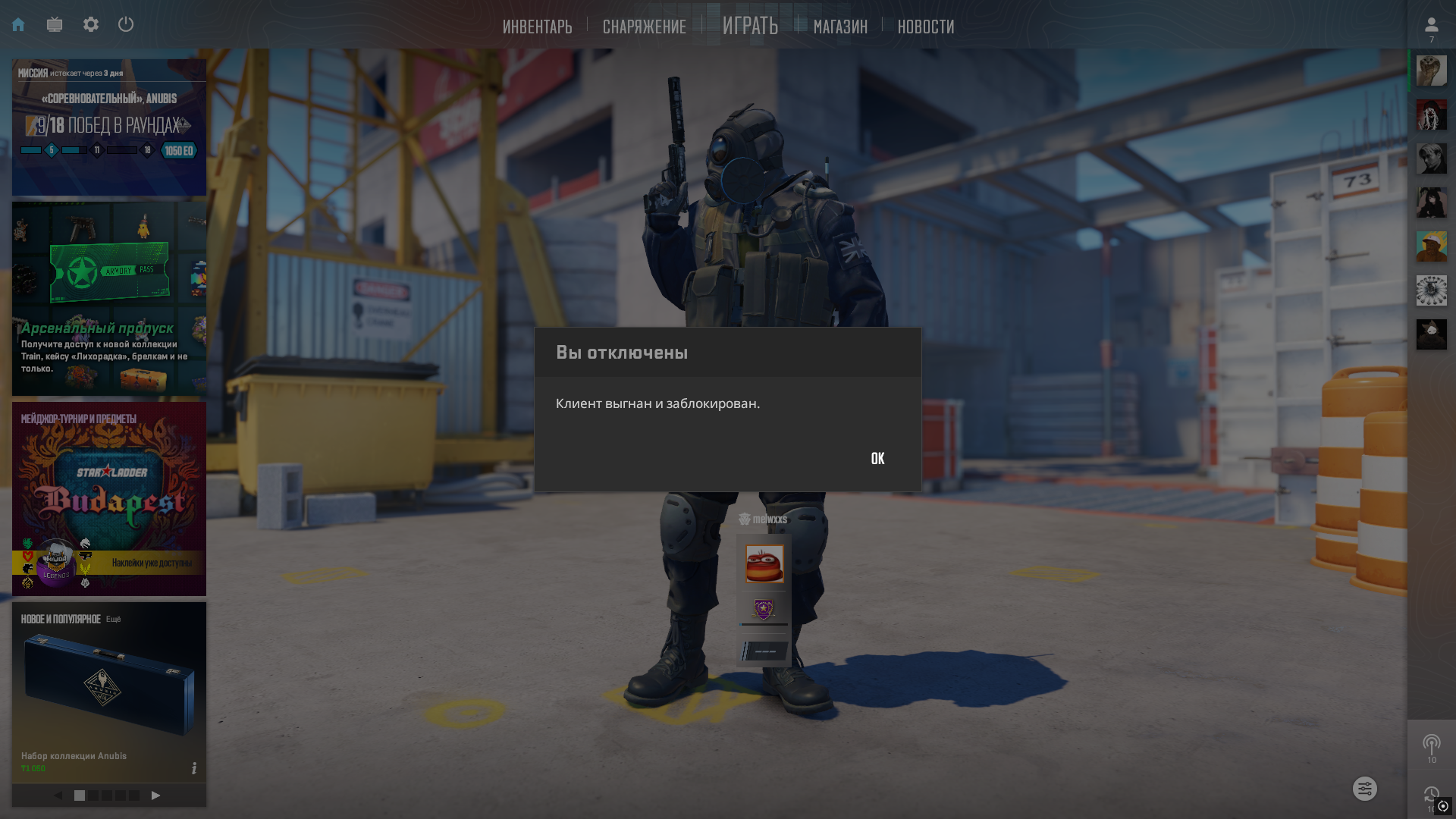Click the home icon
This screenshot has height=819, width=1456.
[x=18, y=25]
